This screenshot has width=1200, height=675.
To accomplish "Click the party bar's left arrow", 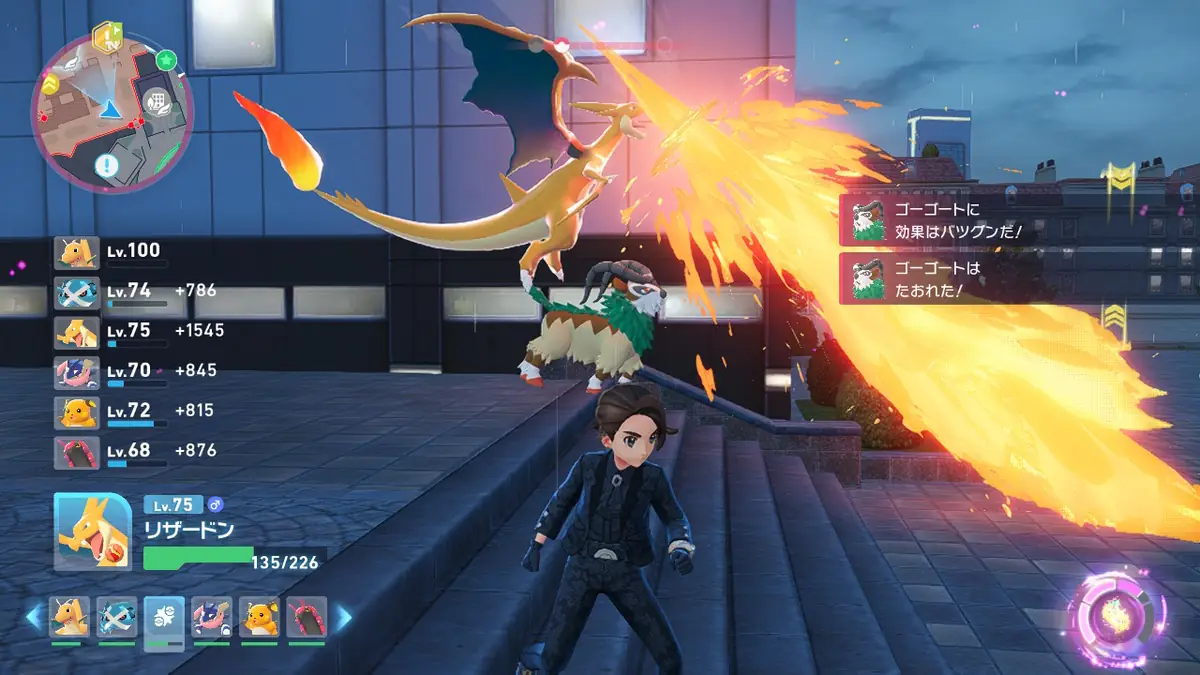I will (33, 617).
